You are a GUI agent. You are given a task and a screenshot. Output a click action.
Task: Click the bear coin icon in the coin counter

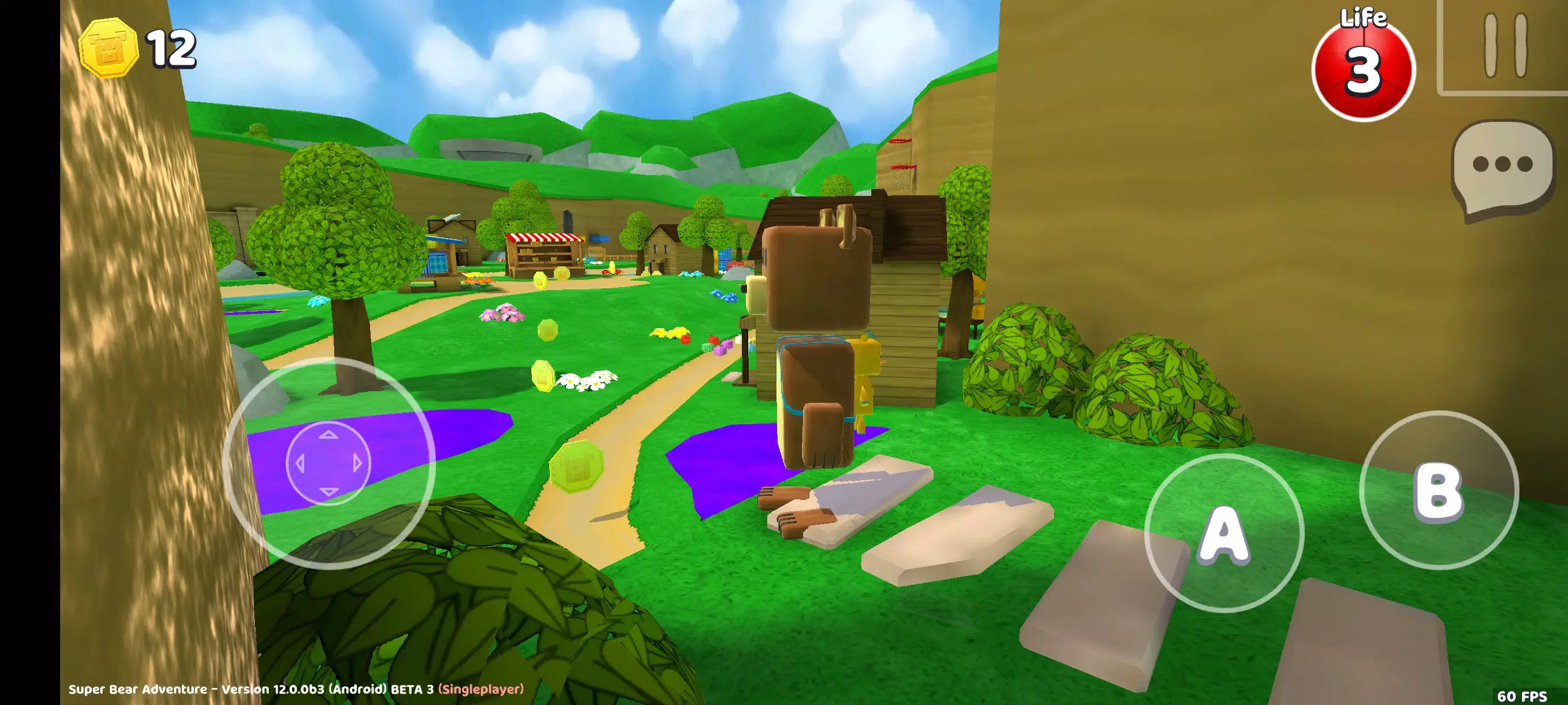tap(110, 49)
